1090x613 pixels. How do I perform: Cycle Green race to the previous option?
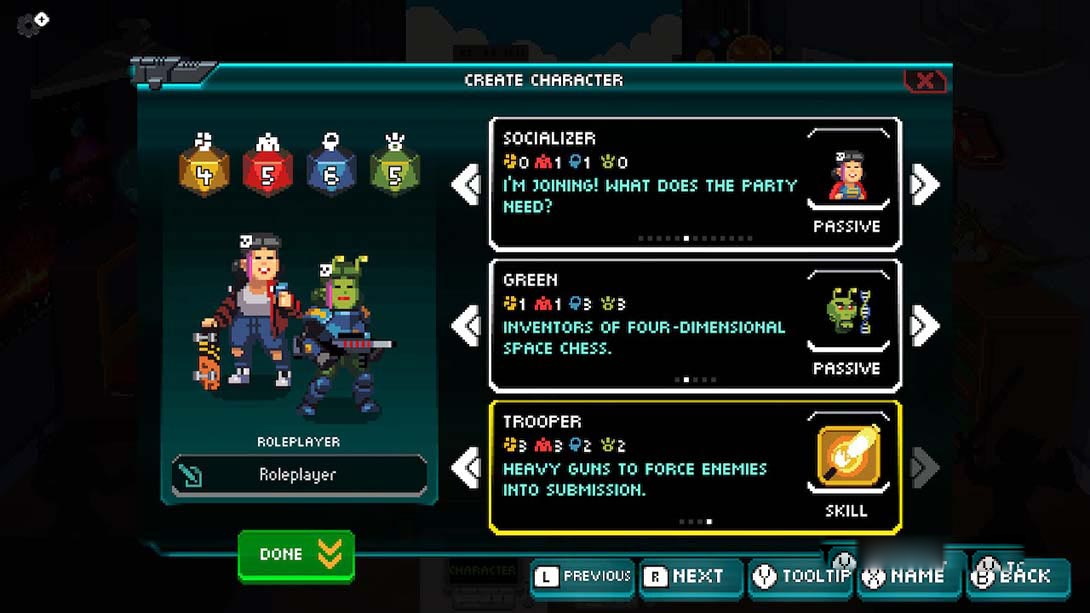pyautogui.click(x=466, y=326)
